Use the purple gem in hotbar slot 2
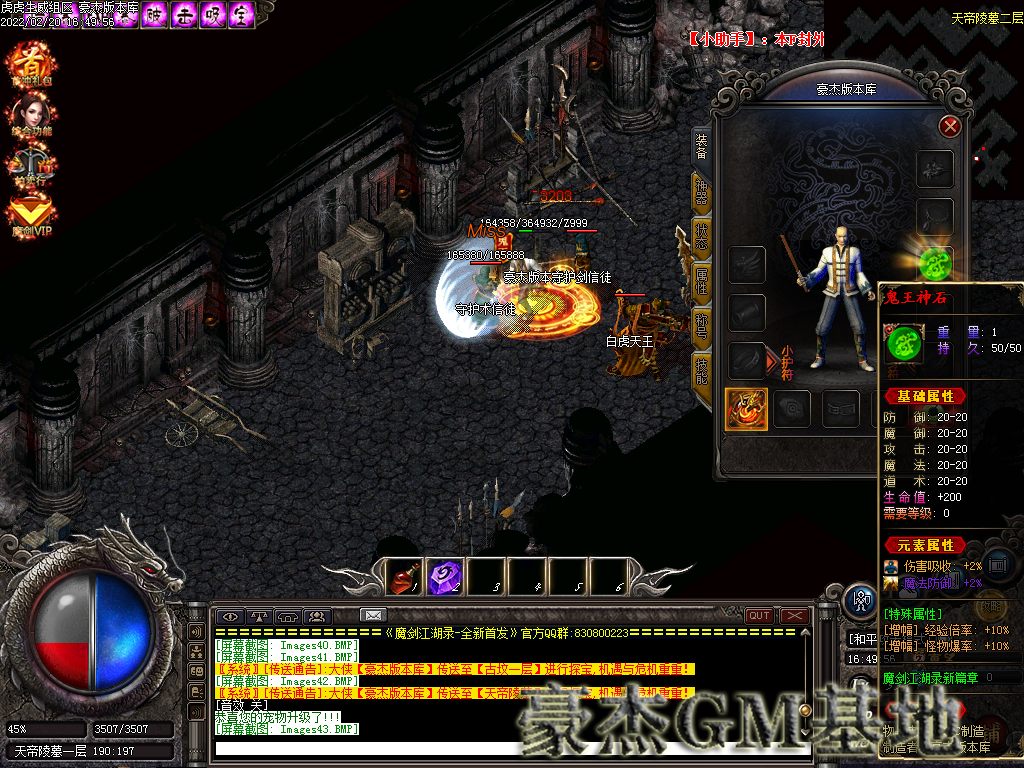 coord(446,576)
